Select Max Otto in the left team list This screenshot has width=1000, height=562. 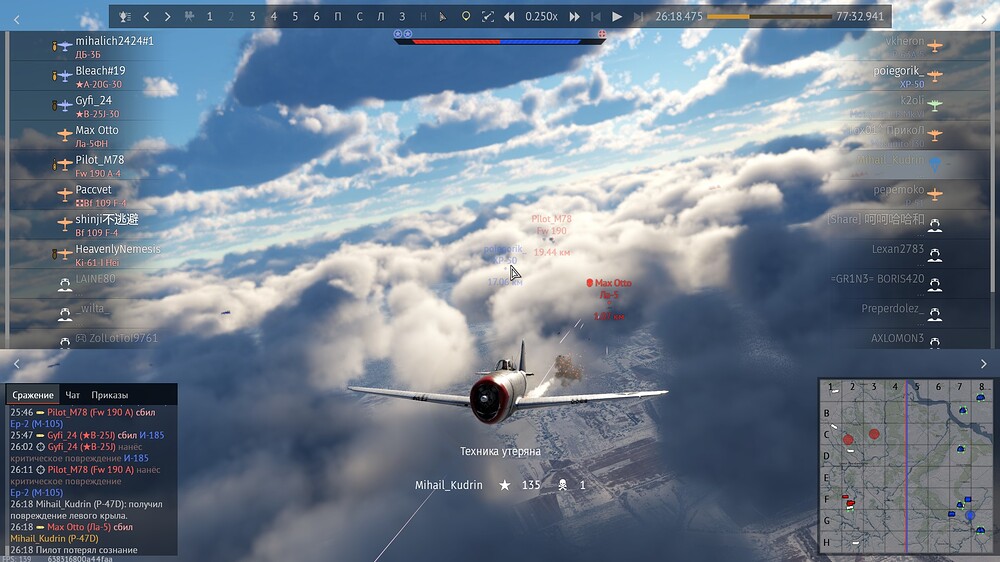click(x=97, y=130)
